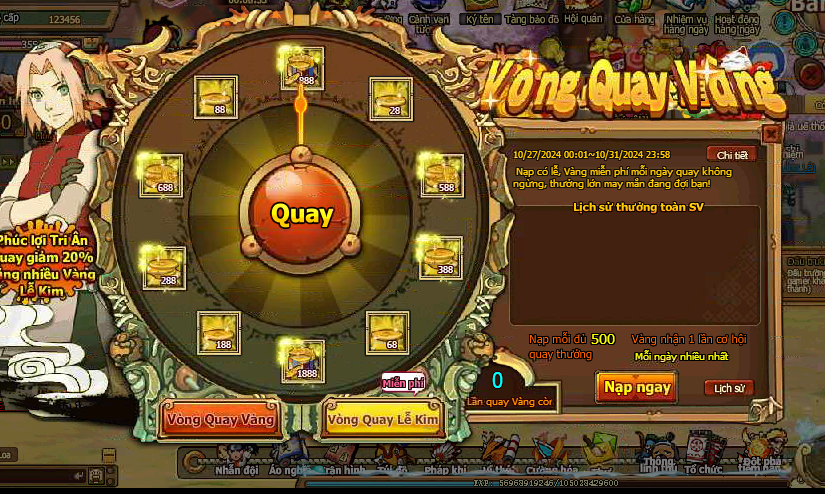Viewport: 825px width, 494px height.
Task: Open Hoạt động hàng ngày daily activities
Action: pyautogui.click(x=737, y=18)
